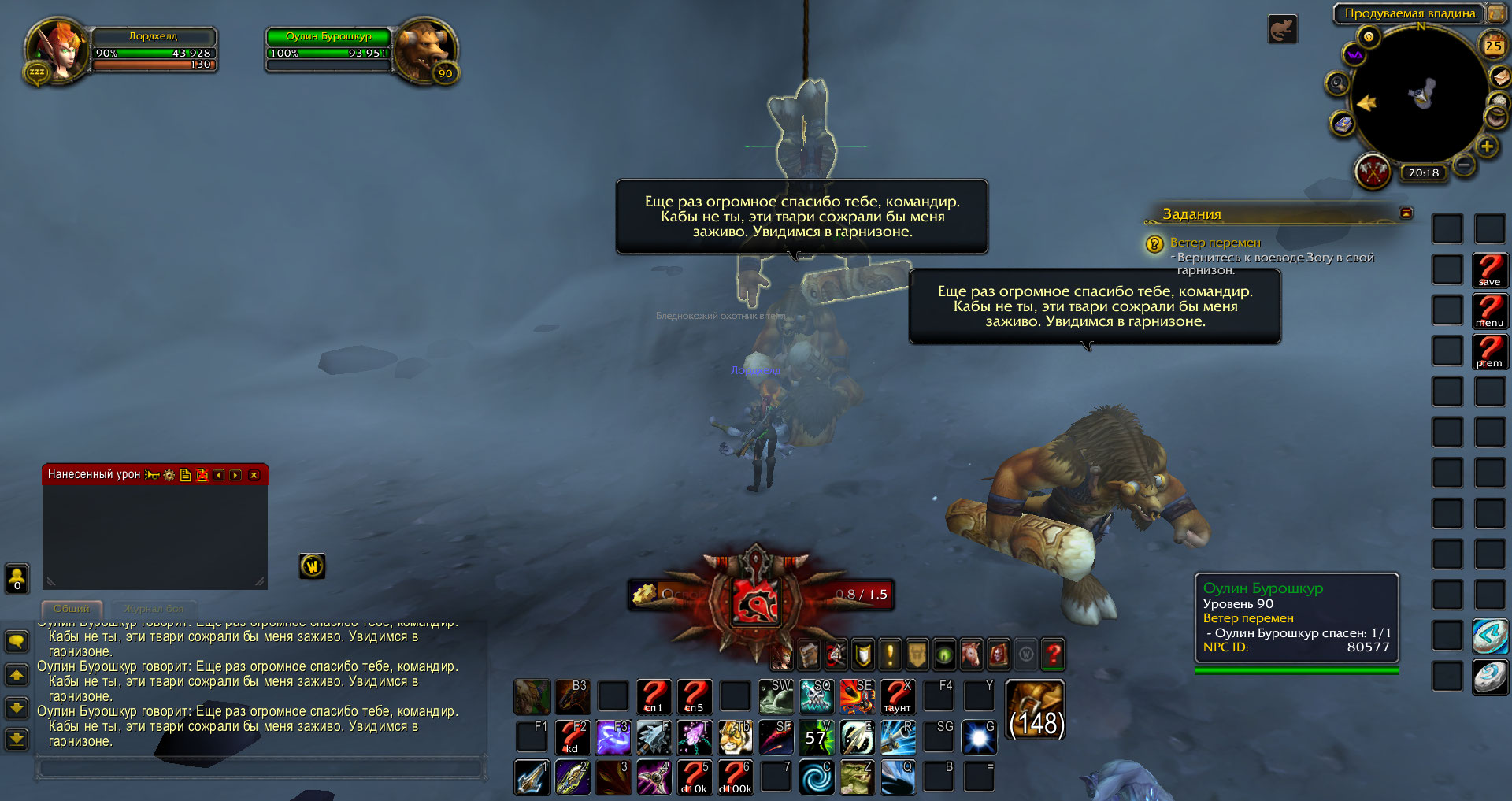Click the prem macro button

click(x=1489, y=351)
